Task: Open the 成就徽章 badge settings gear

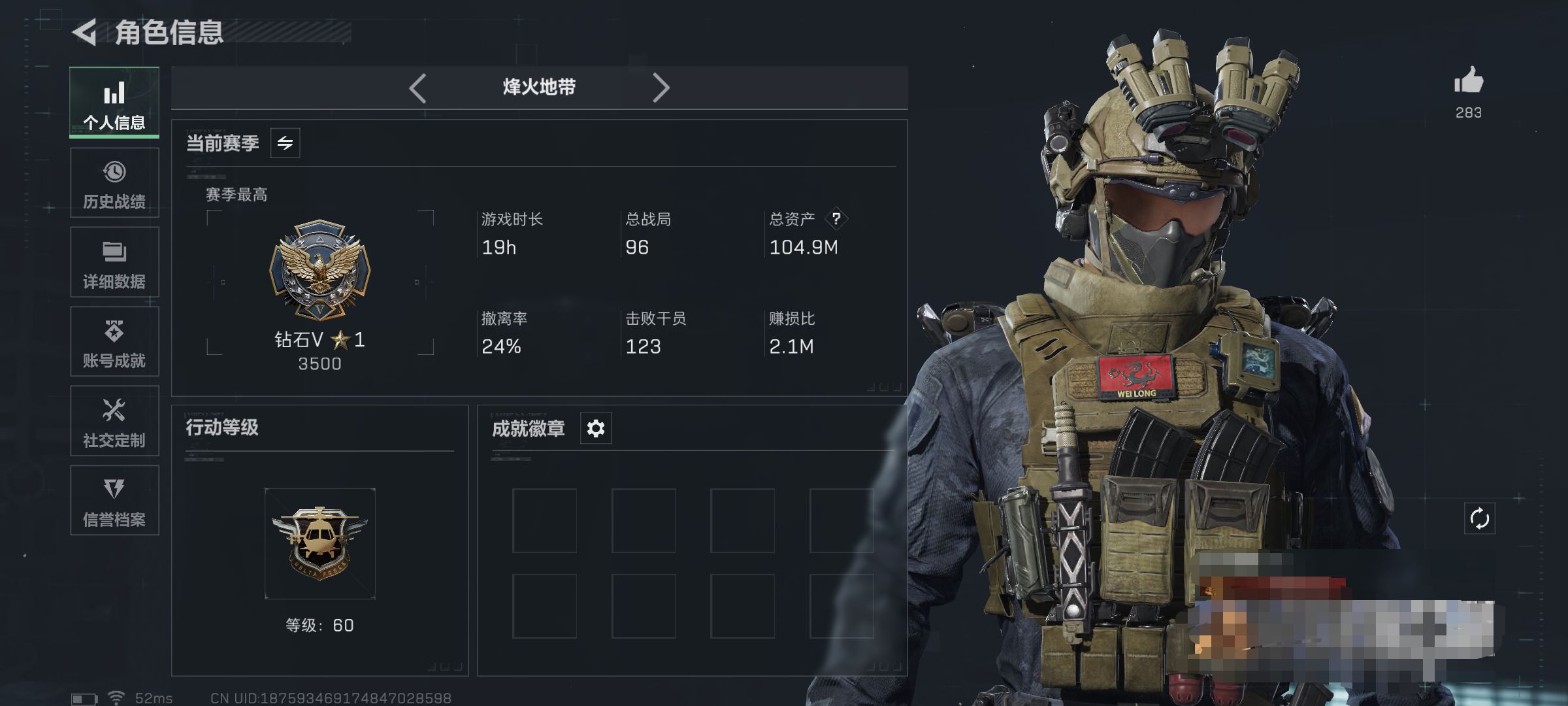Action: click(595, 428)
